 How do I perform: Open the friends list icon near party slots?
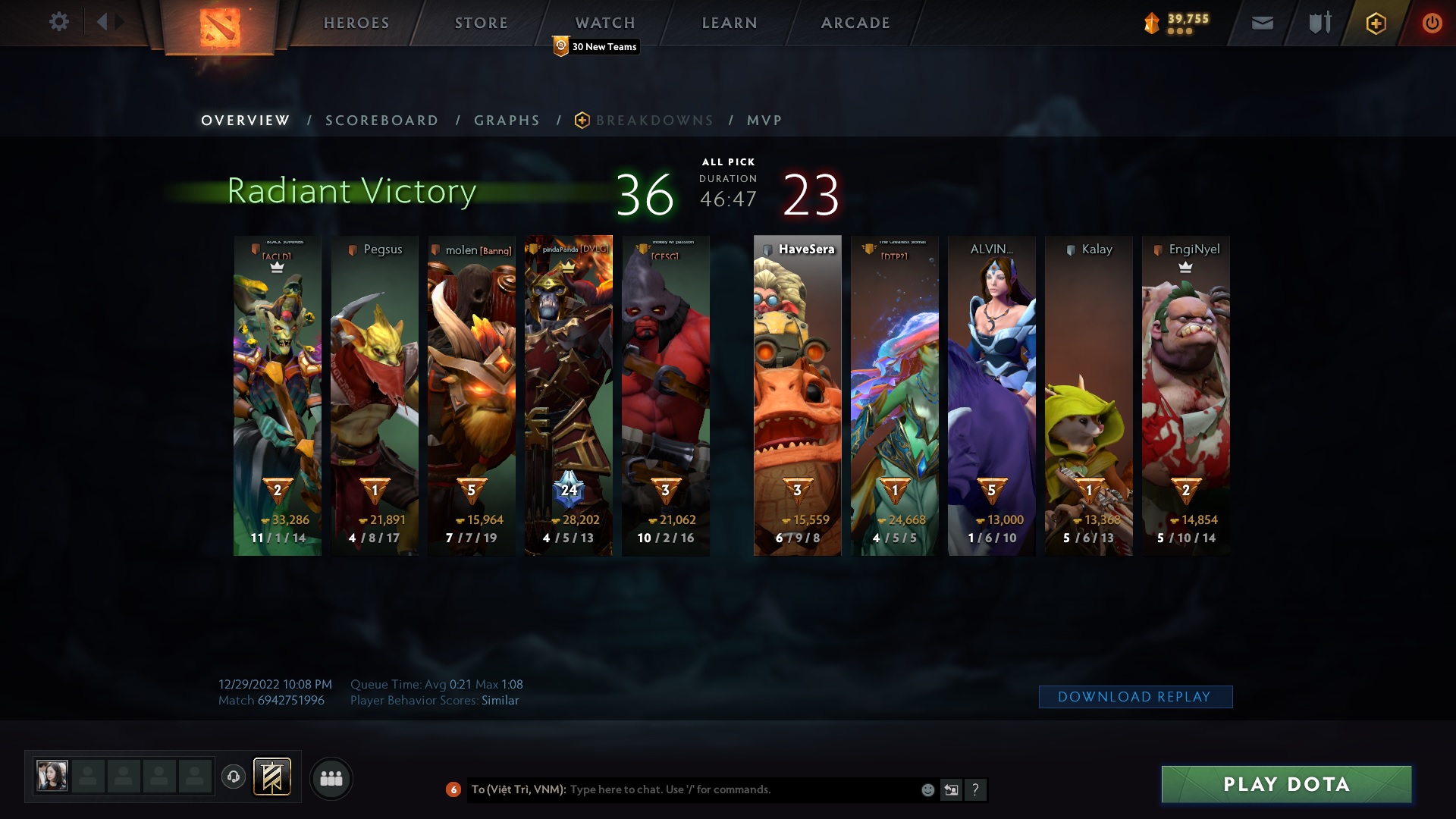tap(331, 777)
